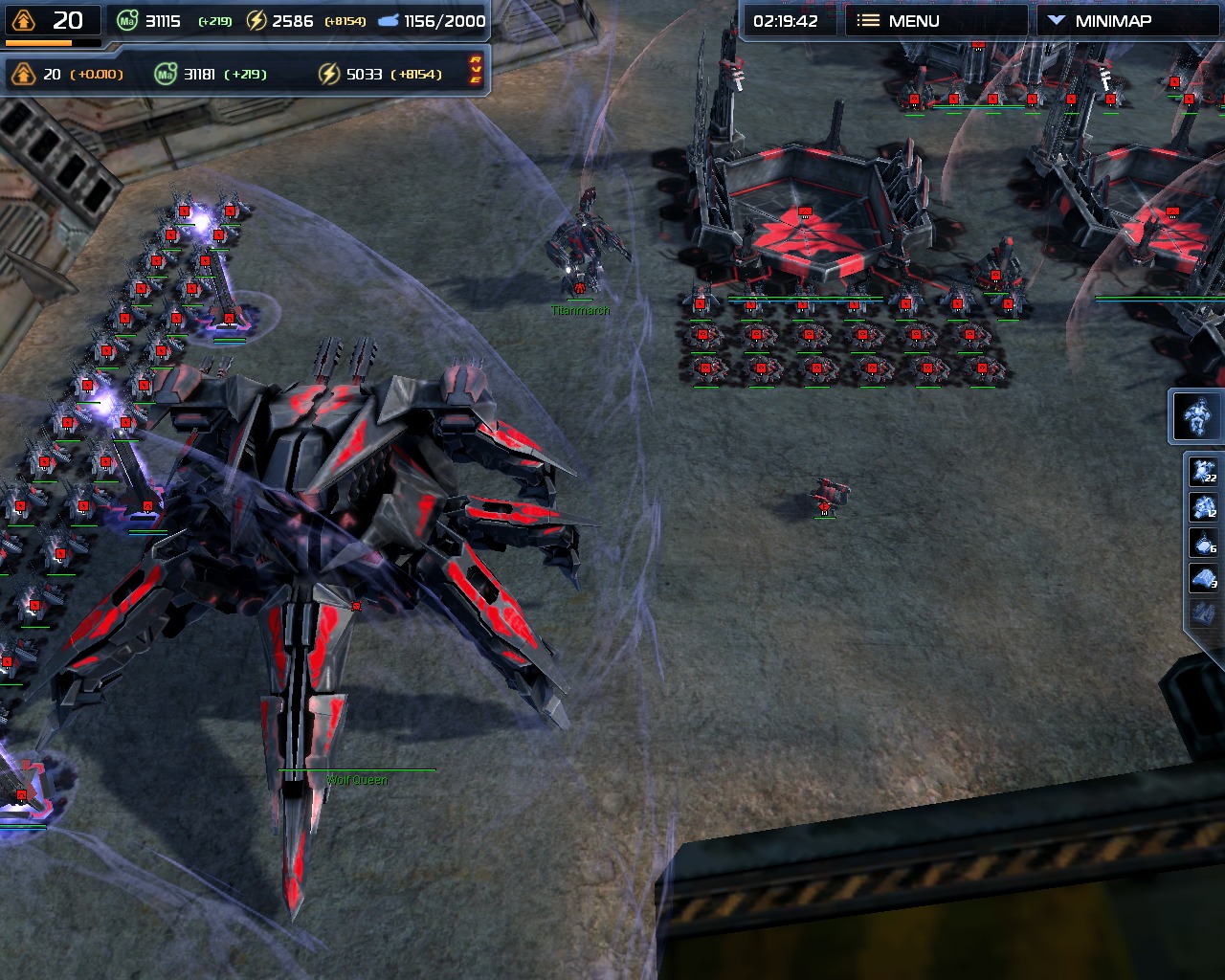Open the research panel showing 20 points
The width and height of the screenshot is (1225, 980).
(x=52, y=21)
